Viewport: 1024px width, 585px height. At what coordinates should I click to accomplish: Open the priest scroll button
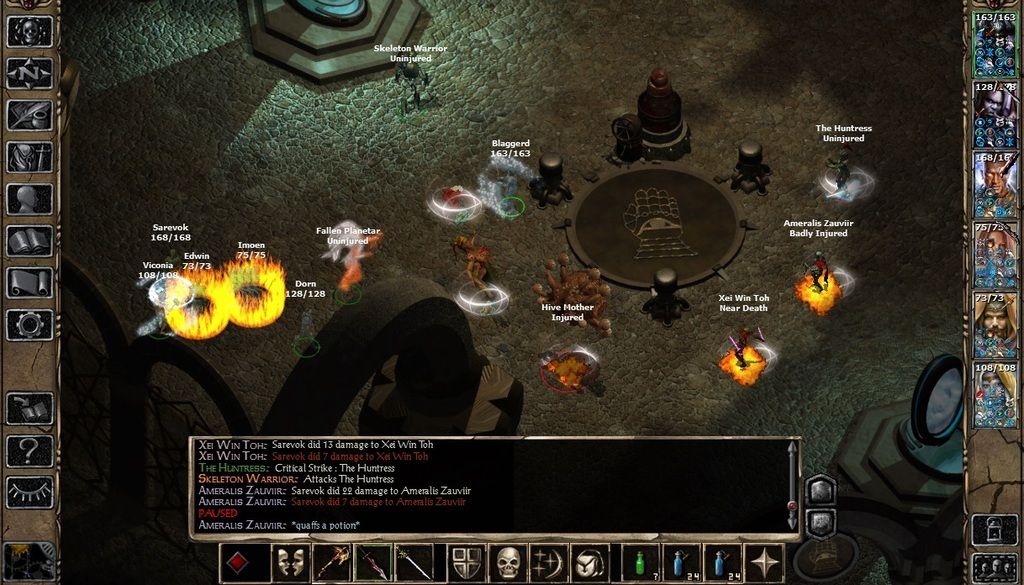click(x=29, y=283)
